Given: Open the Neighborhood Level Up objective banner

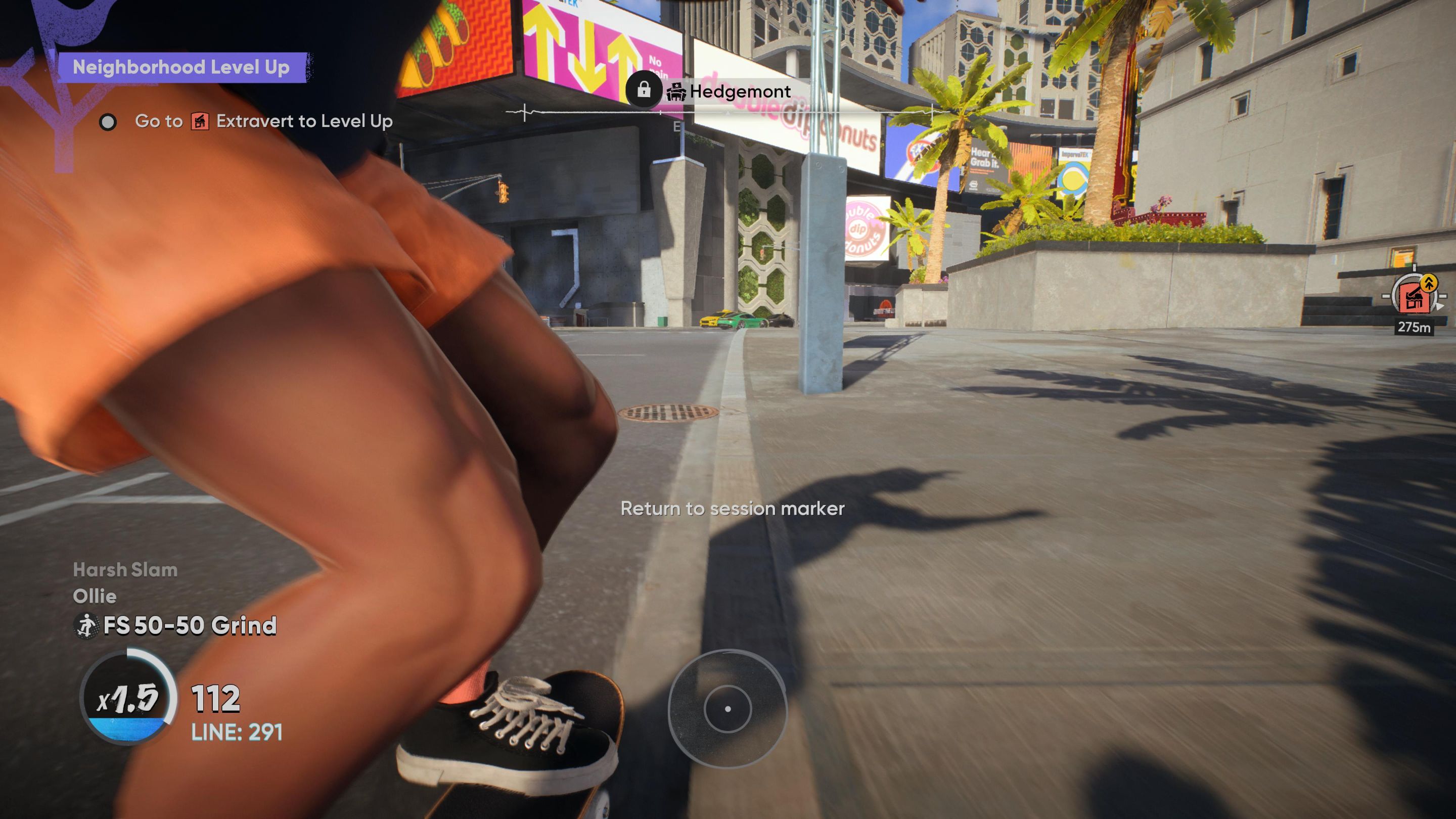Looking at the screenshot, I should click(181, 67).
